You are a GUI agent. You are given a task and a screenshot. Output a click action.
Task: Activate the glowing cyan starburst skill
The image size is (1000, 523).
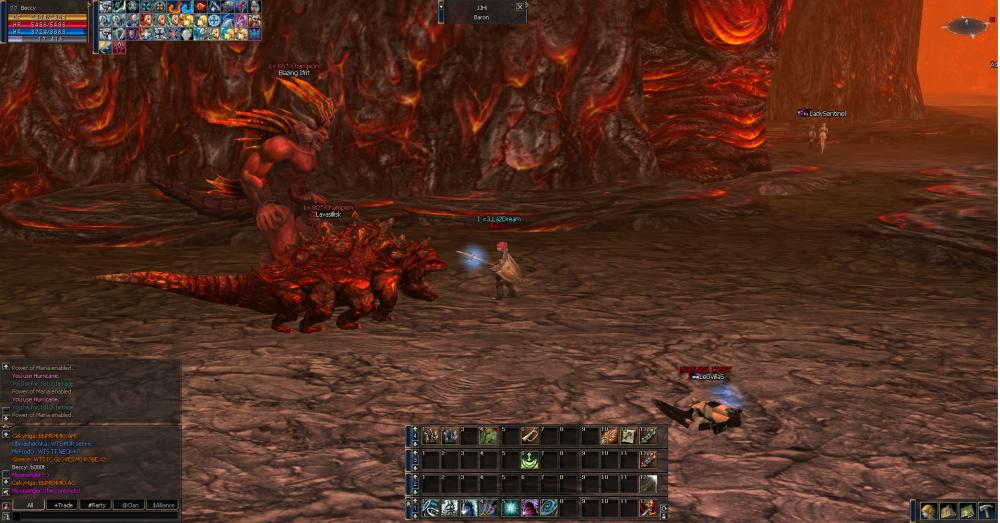point(510,508)
